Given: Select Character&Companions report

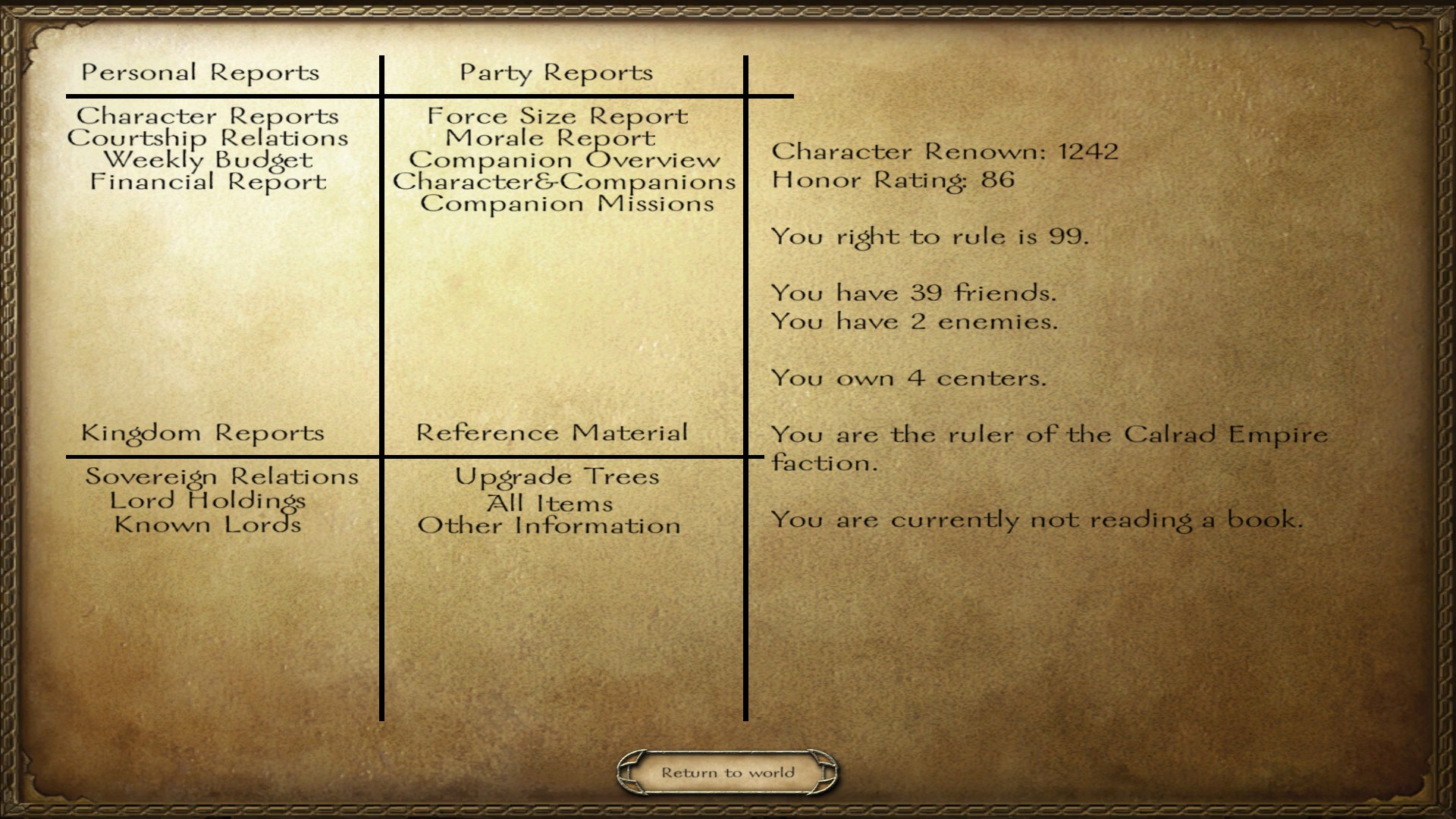Looking at the screenshot, I should coord(564,182).
